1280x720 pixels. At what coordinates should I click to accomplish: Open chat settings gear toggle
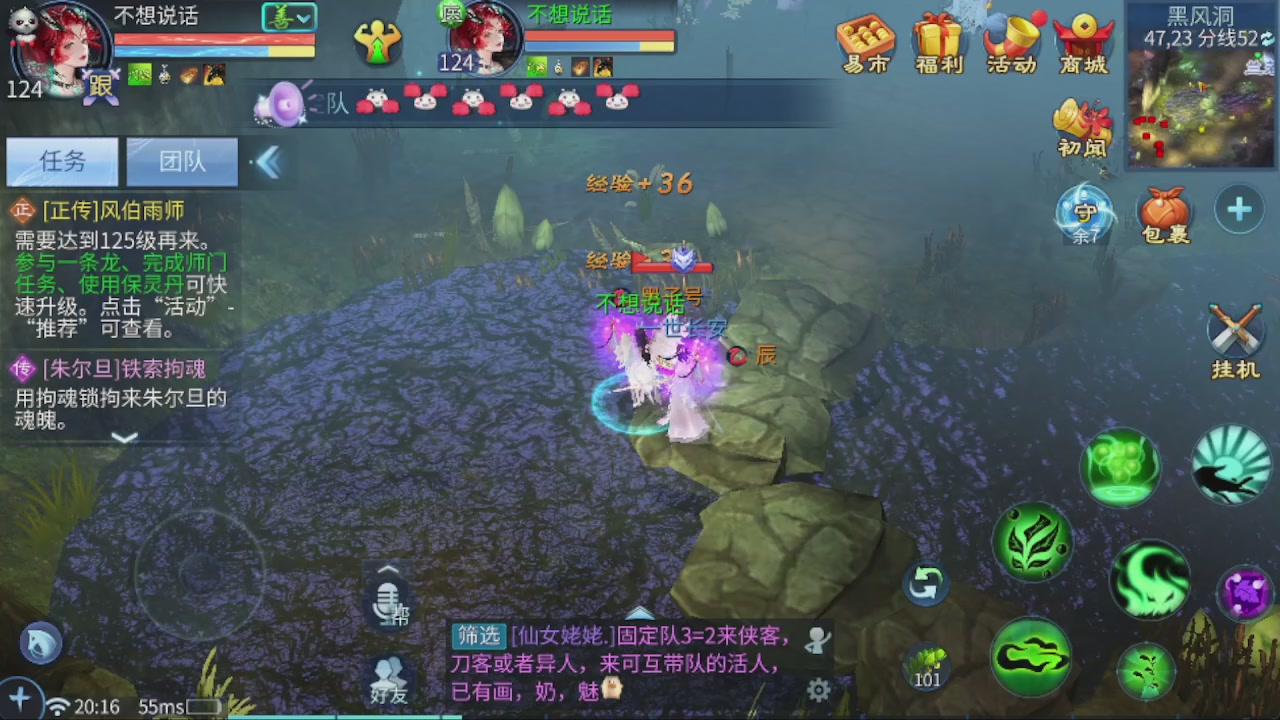click(x=820, y=690)
